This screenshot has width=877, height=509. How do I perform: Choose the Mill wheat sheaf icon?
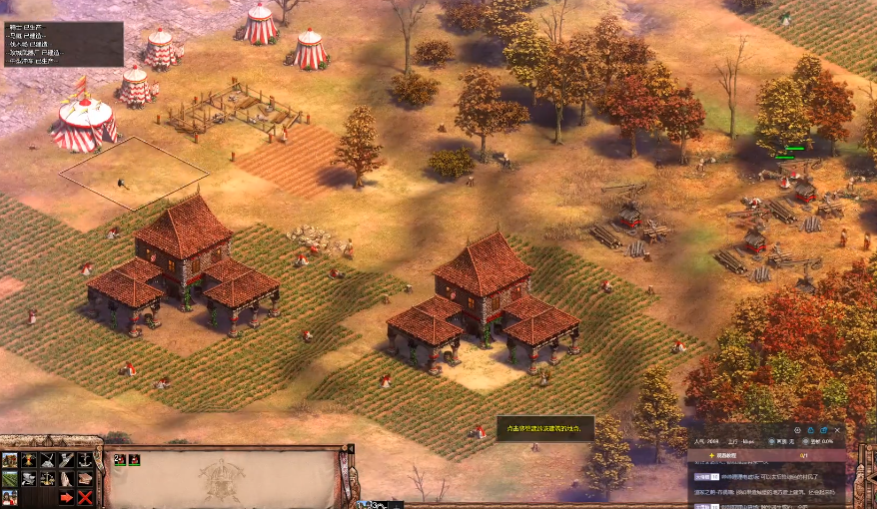click(29, 460)
